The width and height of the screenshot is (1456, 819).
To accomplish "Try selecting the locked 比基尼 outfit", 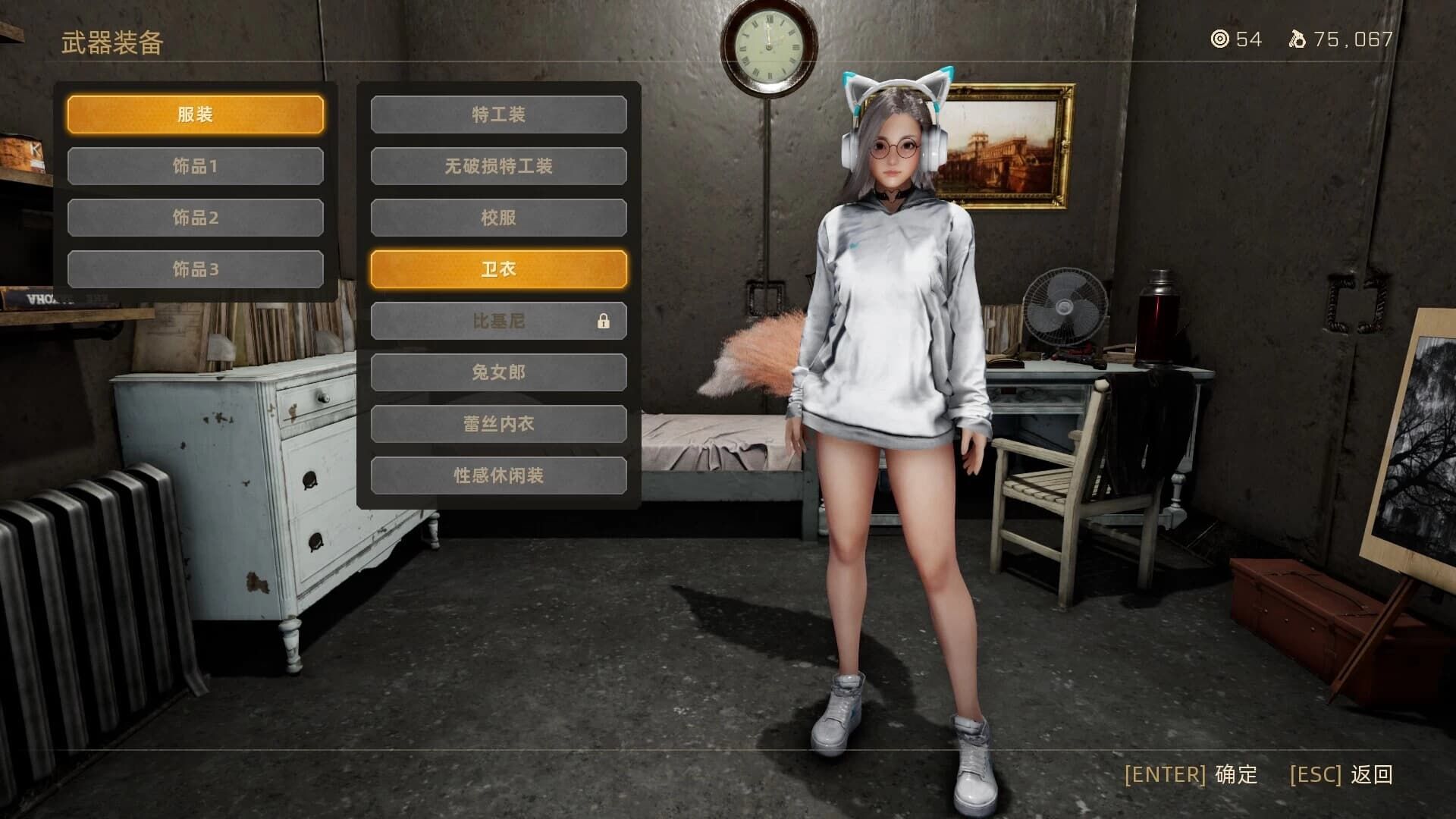I will pos(497,321).
